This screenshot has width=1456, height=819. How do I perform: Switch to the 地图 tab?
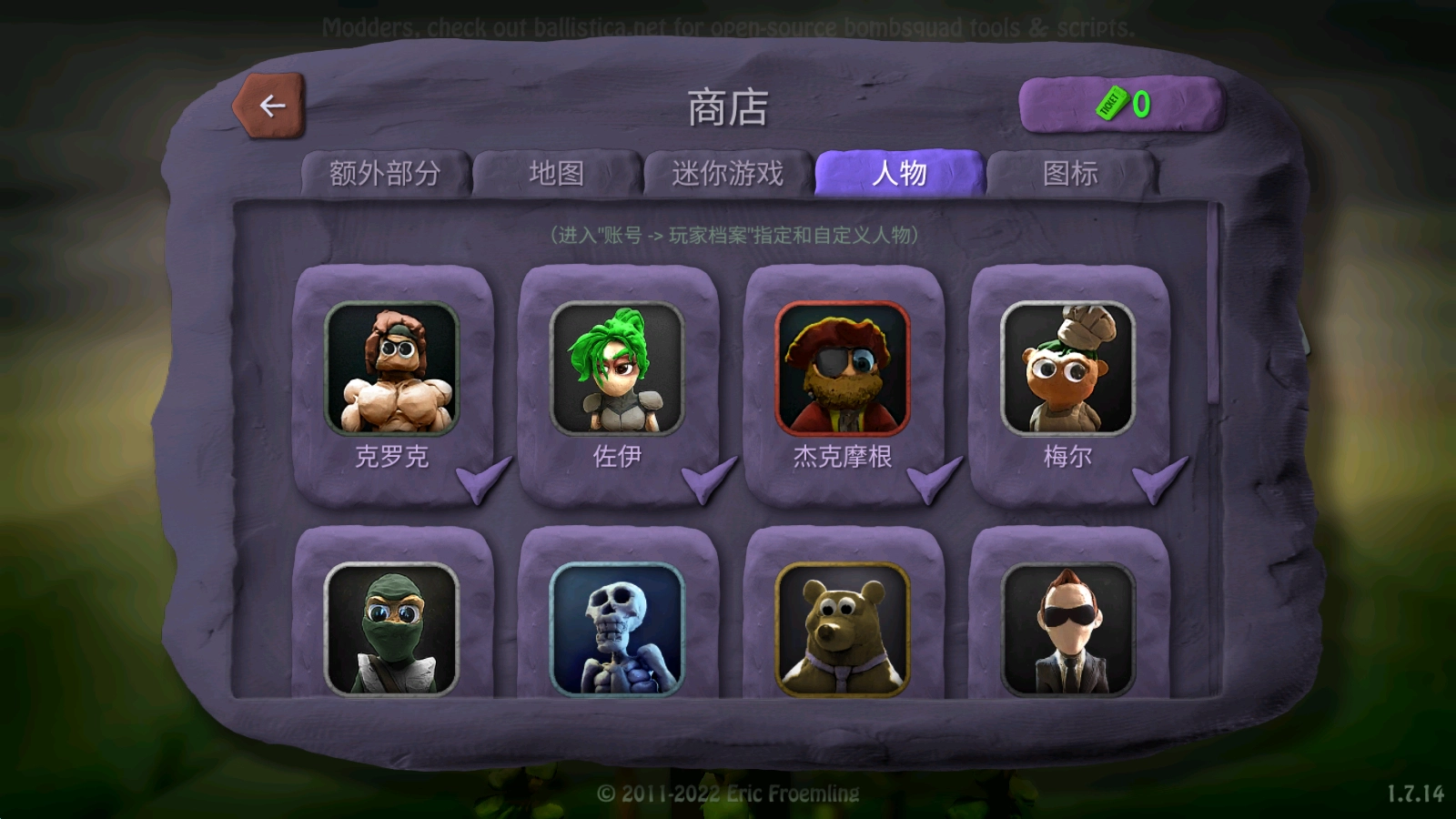pos(557,172)
